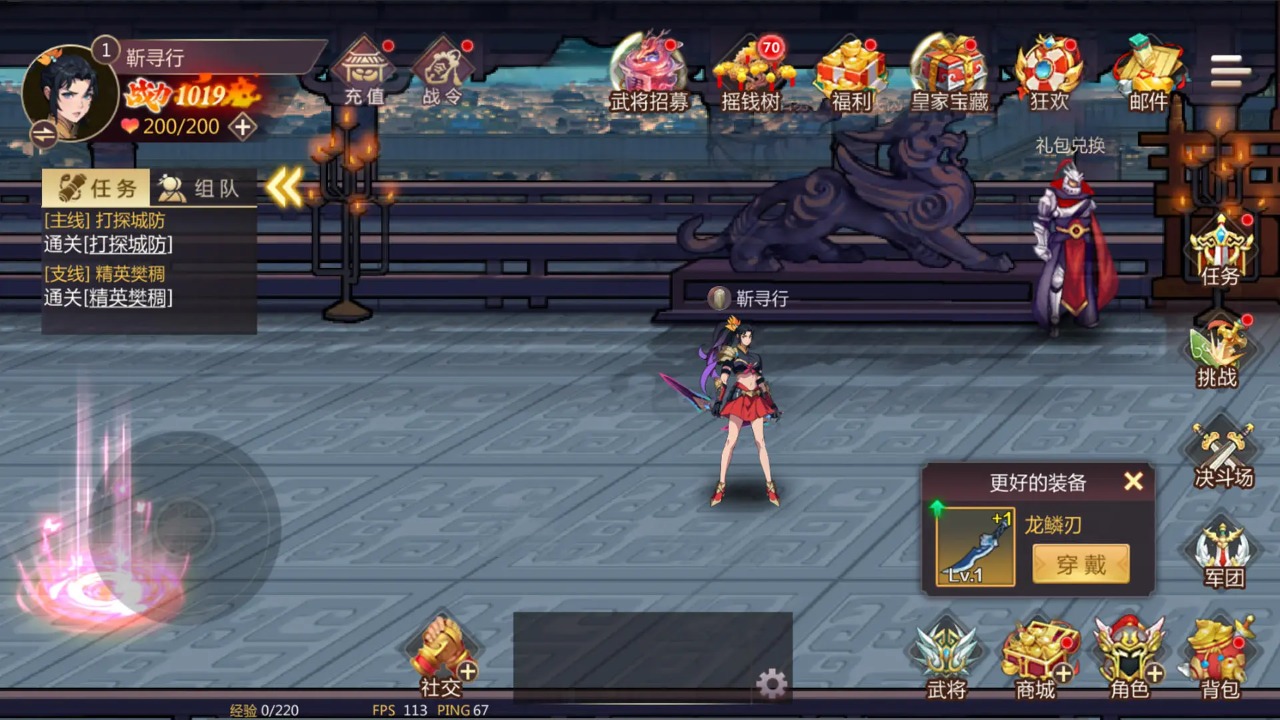Add stamina with the plus button
Viewport: 1280px width, 720px height.
[x=242, y=127]
